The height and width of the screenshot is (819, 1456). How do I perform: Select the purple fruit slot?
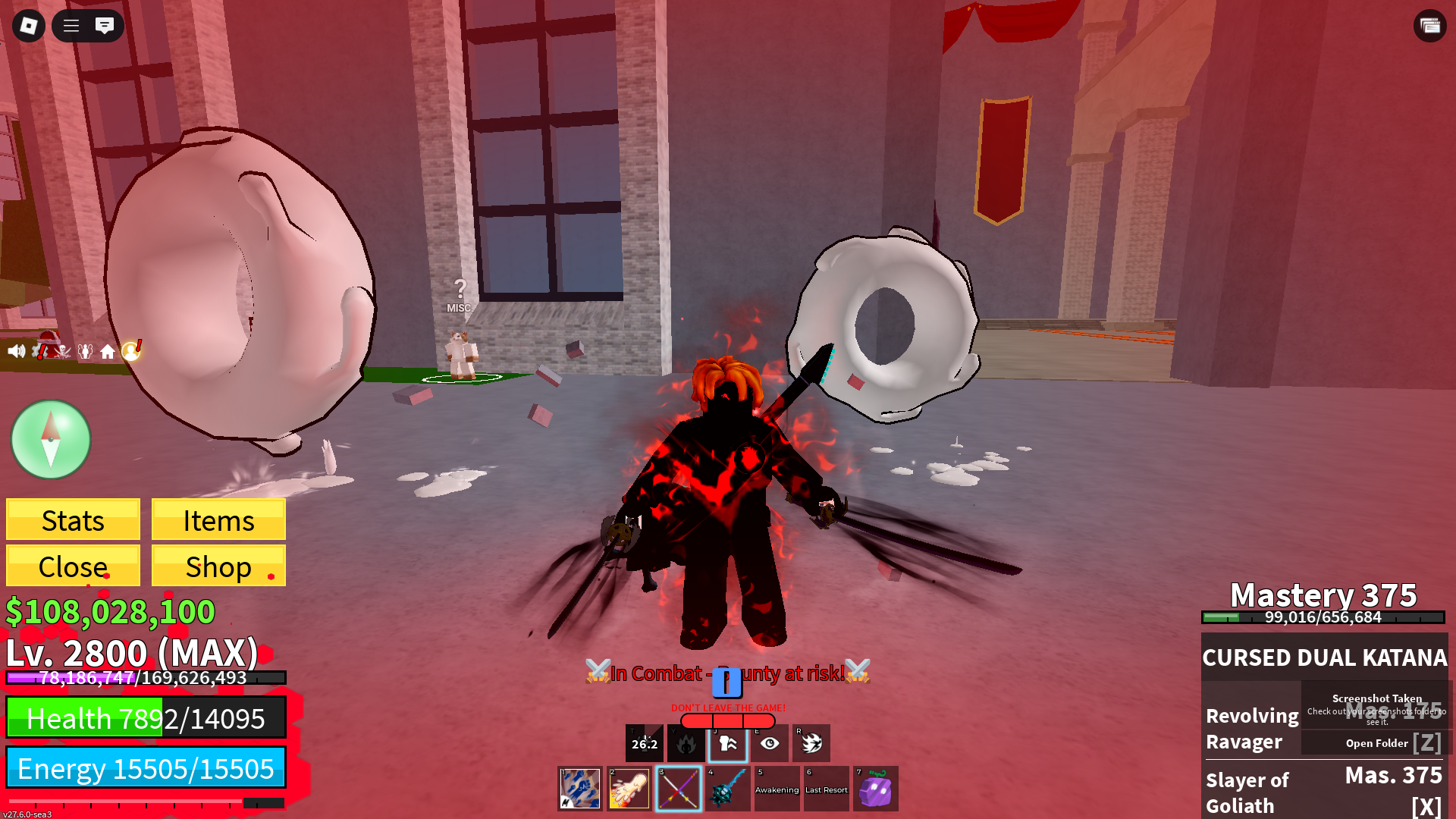pyautogui.click(x=875, y=789)
